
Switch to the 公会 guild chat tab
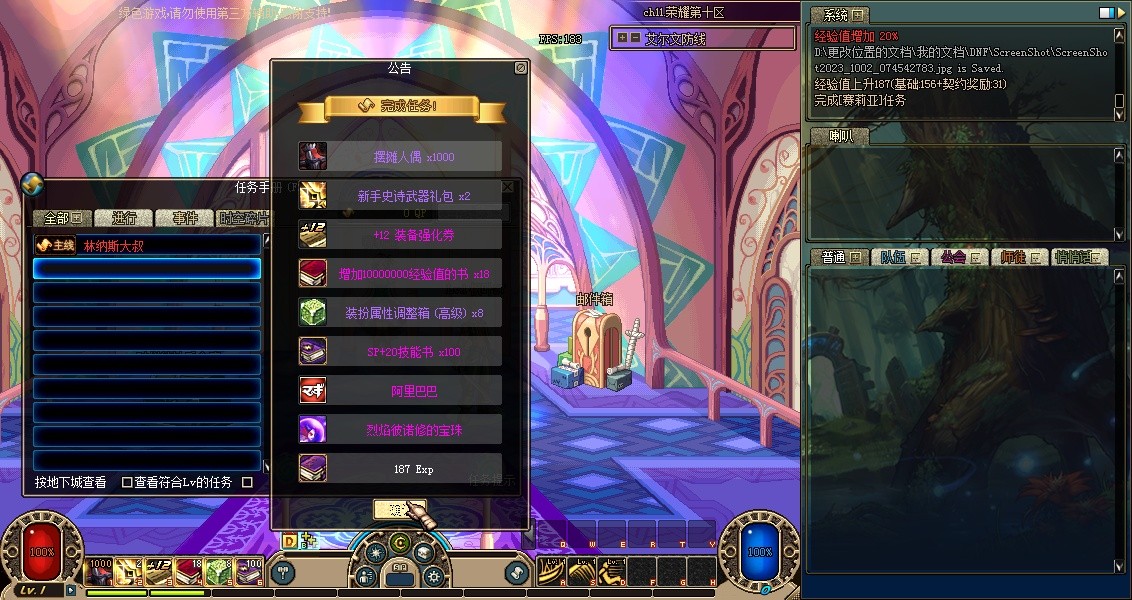tap(959, 257)
